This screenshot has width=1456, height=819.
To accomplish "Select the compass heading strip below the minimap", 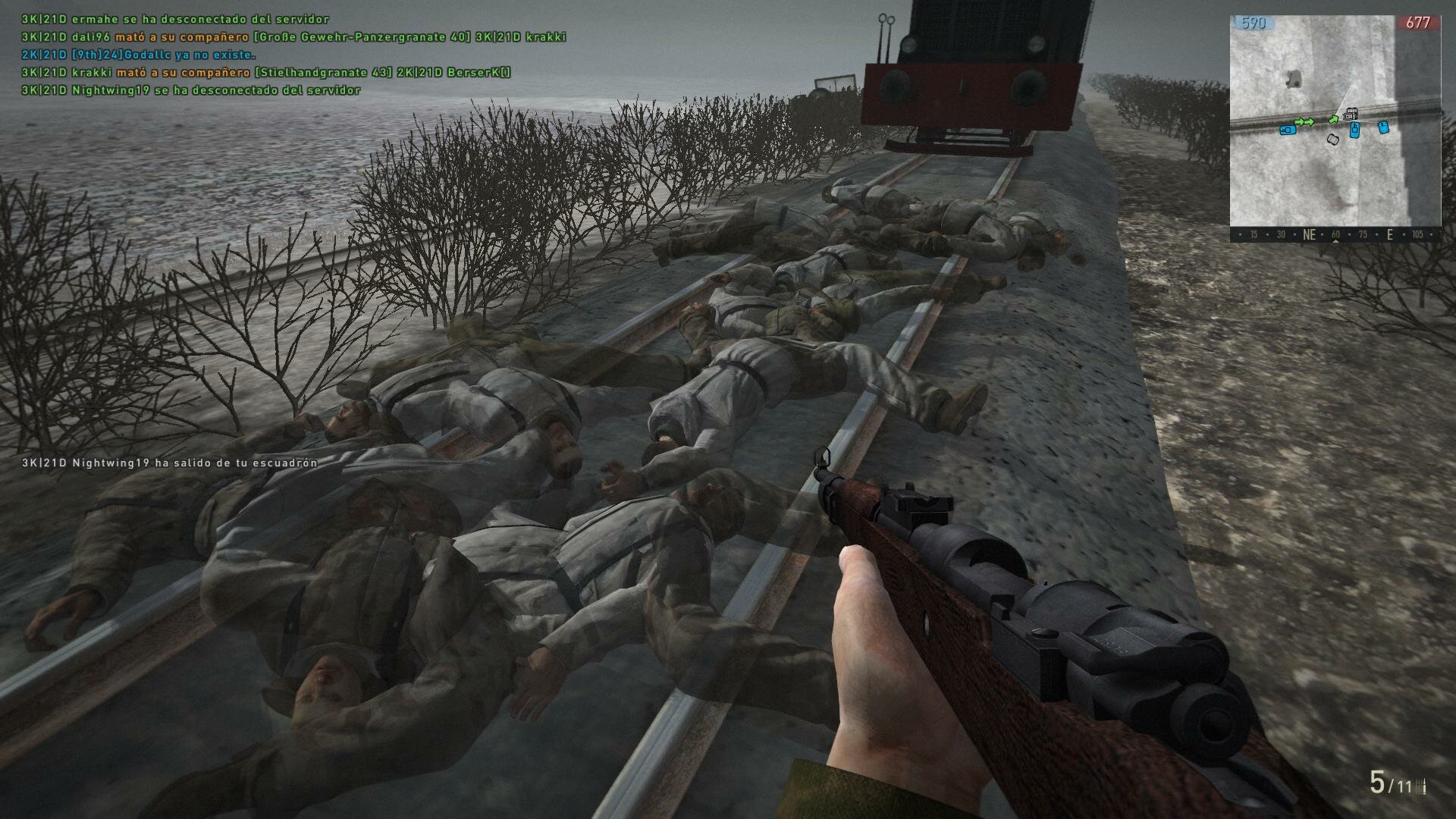I will [1335, 235].
